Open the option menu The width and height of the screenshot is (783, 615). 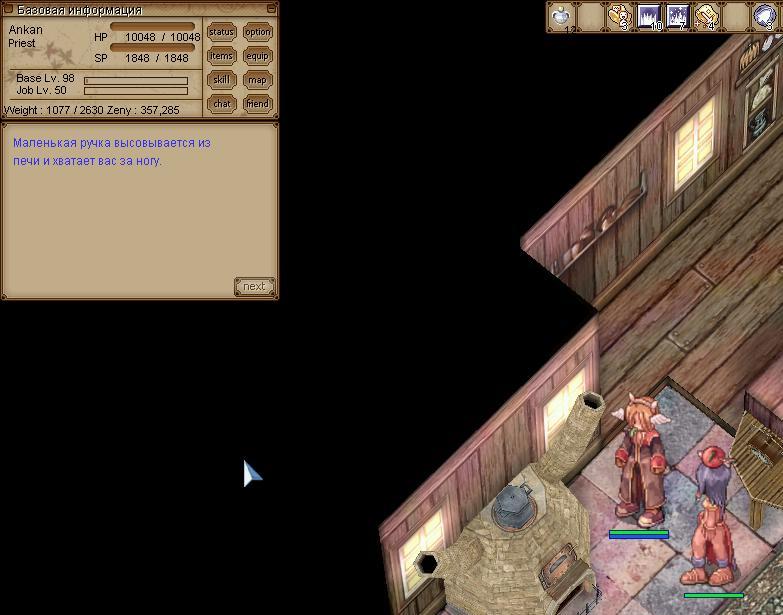(258, 32)
